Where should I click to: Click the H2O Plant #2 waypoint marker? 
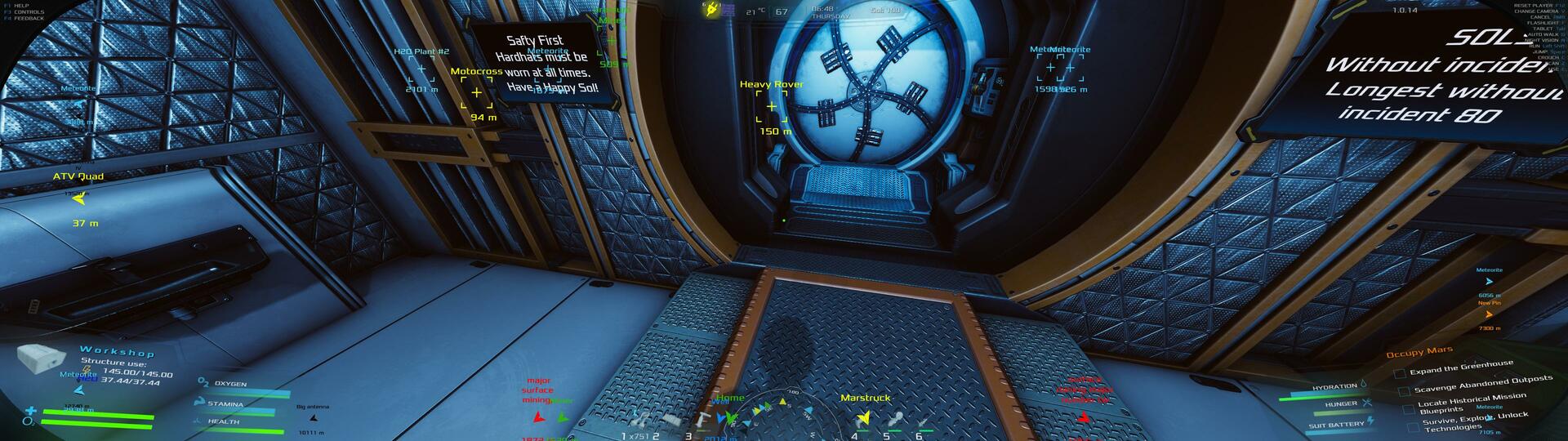(x=421, y=69)
